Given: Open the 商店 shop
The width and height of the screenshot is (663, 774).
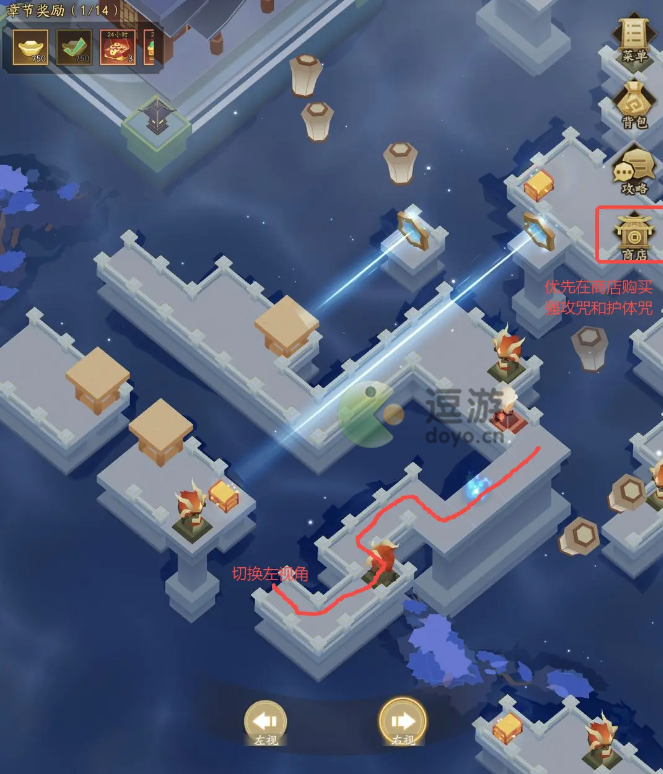Looking at the screenshot, I should pyautogui.click(x=634, y=234).
